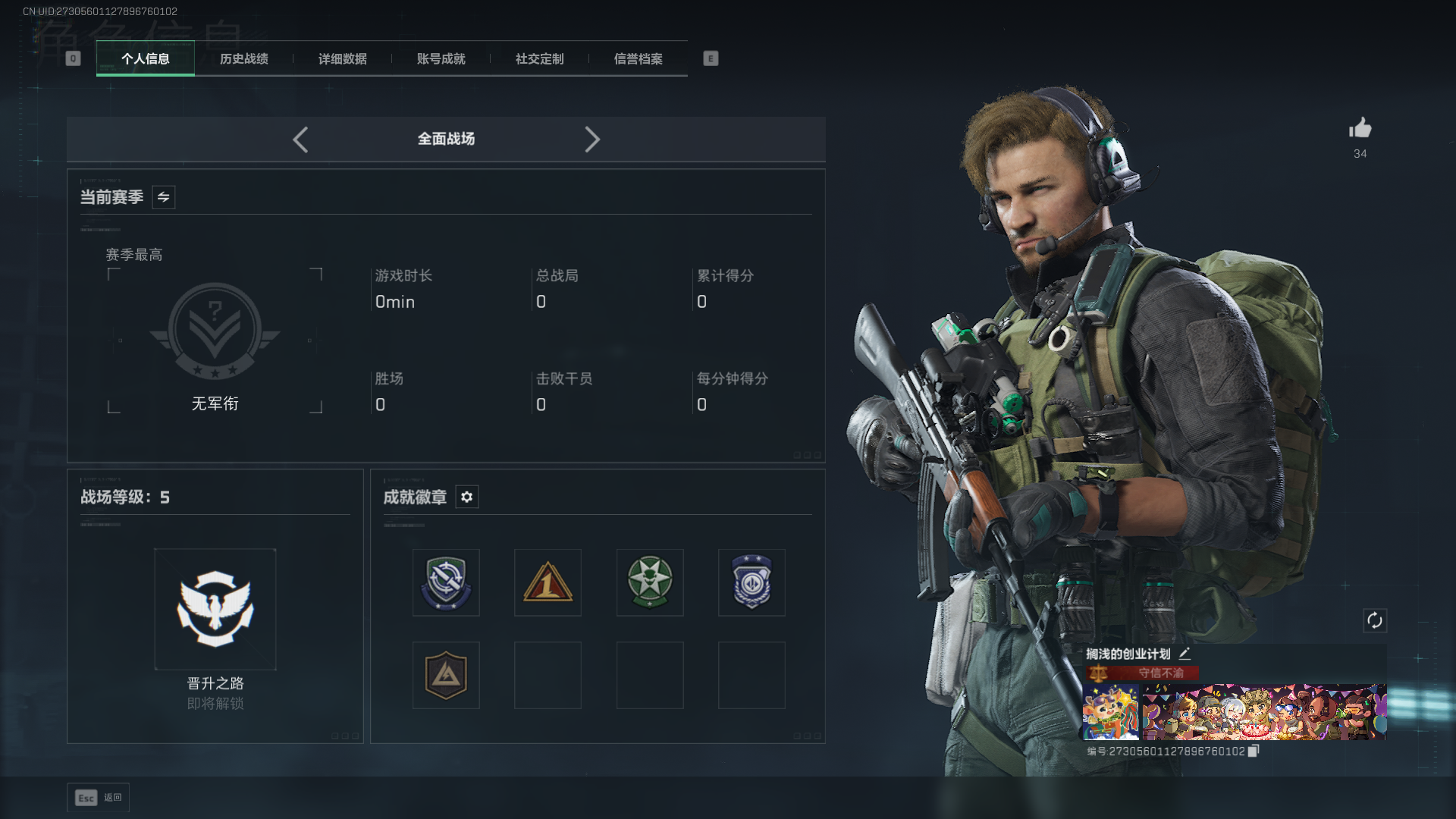
Task: Show the 账号成就 tab
Action: pyautogui.click(x=441, y=58)
